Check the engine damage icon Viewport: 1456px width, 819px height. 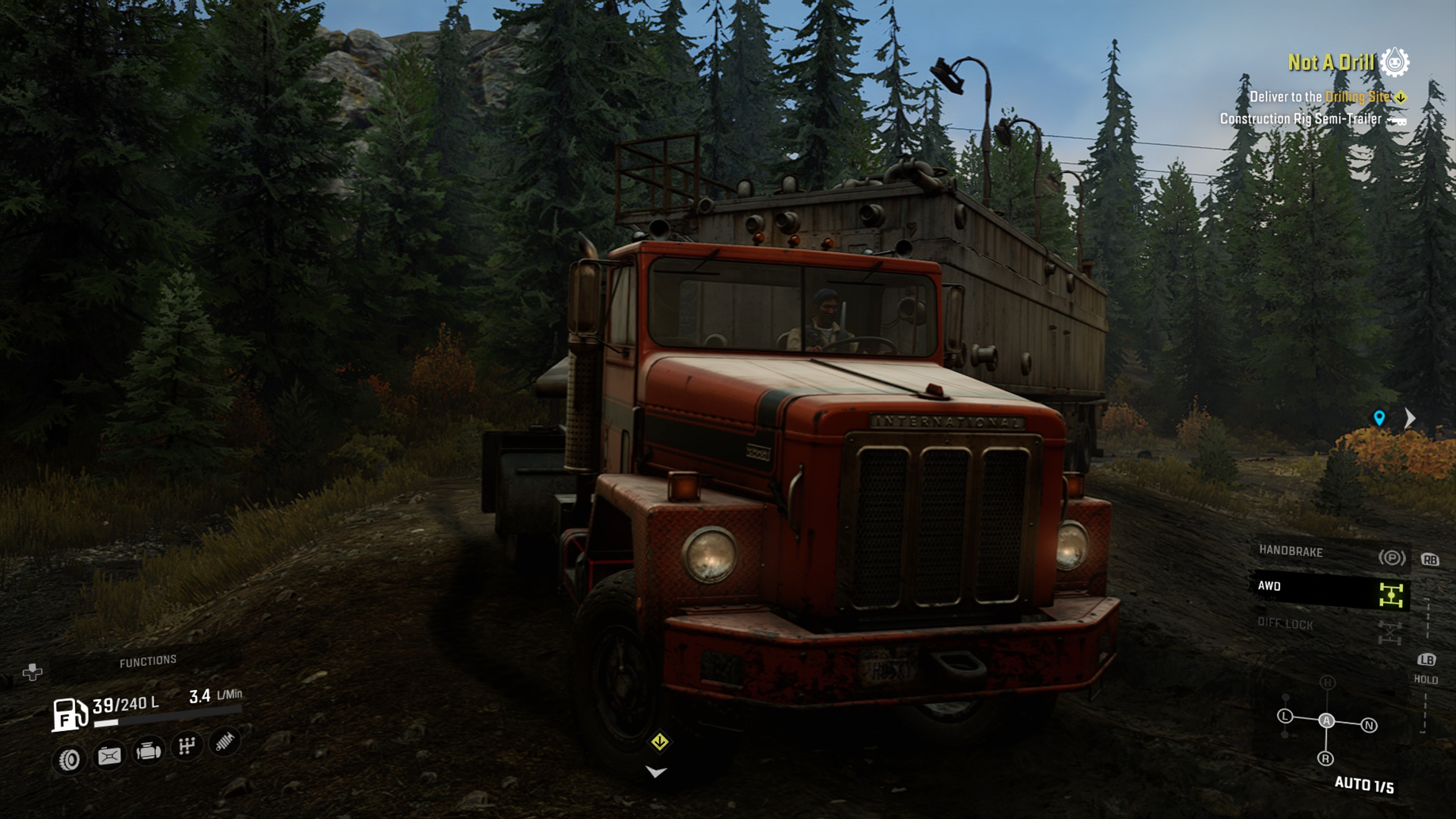pyautogui.click(x=148, y=751)
